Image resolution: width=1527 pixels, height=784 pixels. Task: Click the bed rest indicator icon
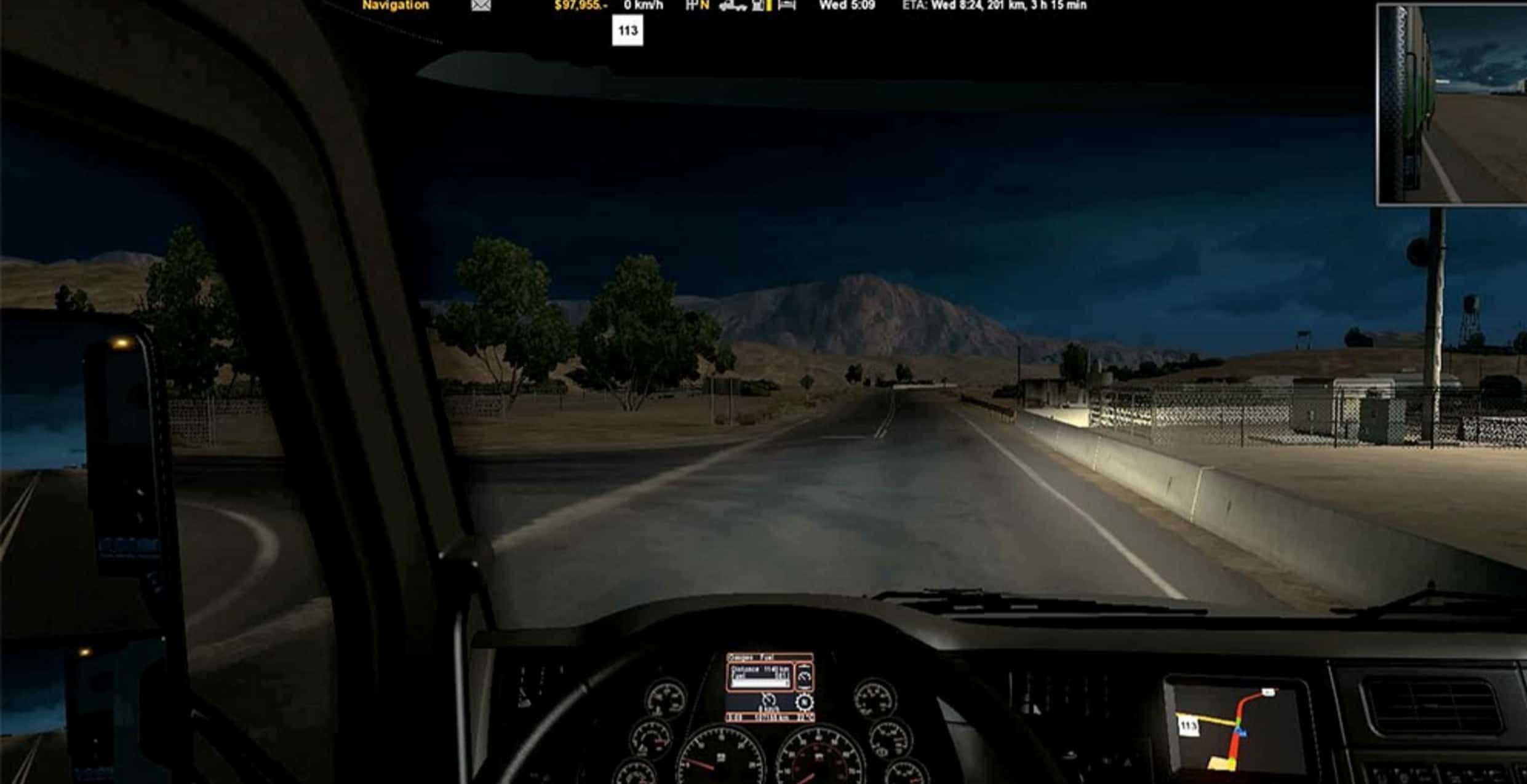[x=787, y=6]
